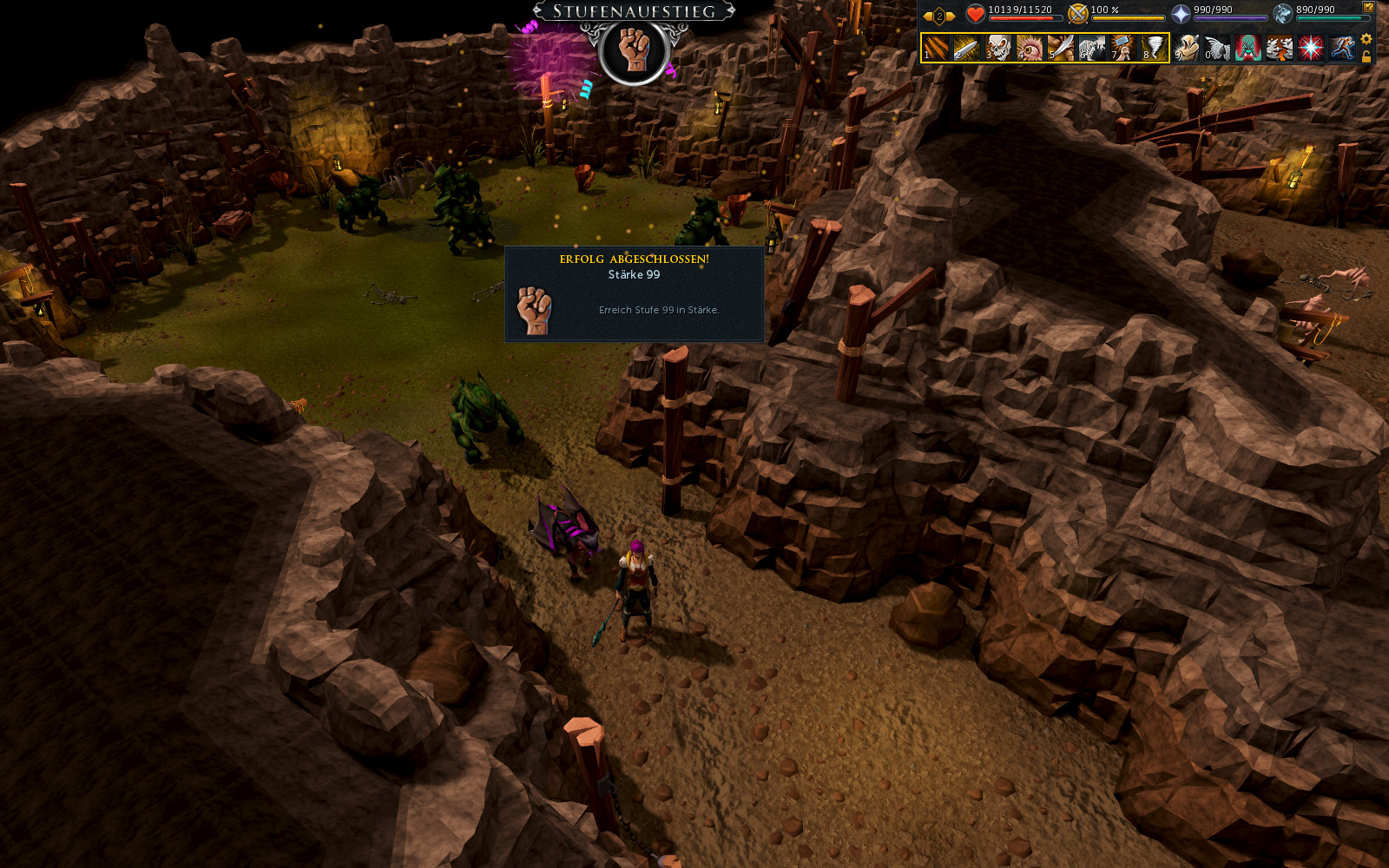Switch to the next action bar
Image resolution: width=1389 pixels, height=868 pixels.
tap(951, 16)
